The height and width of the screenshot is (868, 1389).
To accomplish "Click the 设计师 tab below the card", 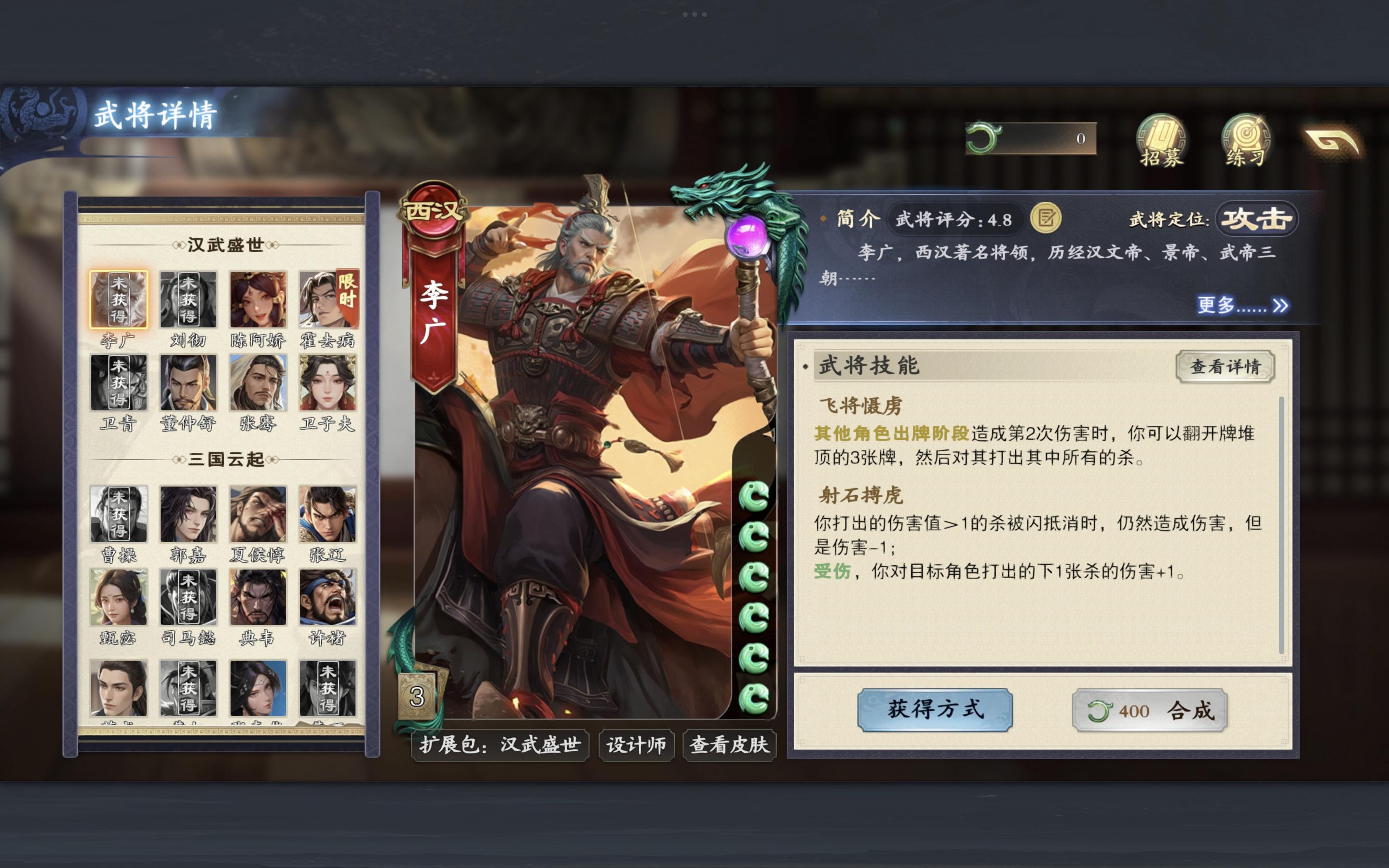I will 636,745.
